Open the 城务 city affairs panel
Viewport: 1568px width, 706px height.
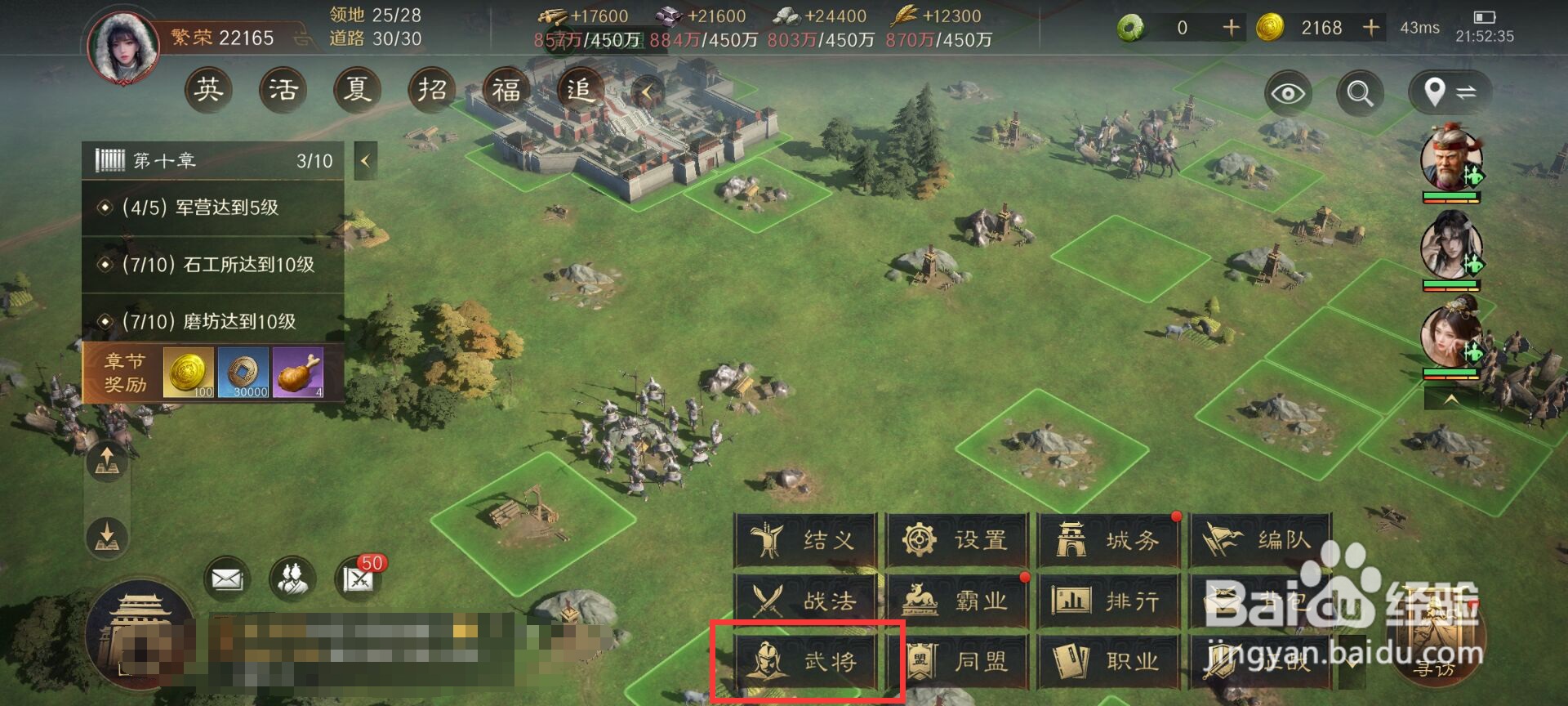pyautogui.click(x=1111, y=539)
